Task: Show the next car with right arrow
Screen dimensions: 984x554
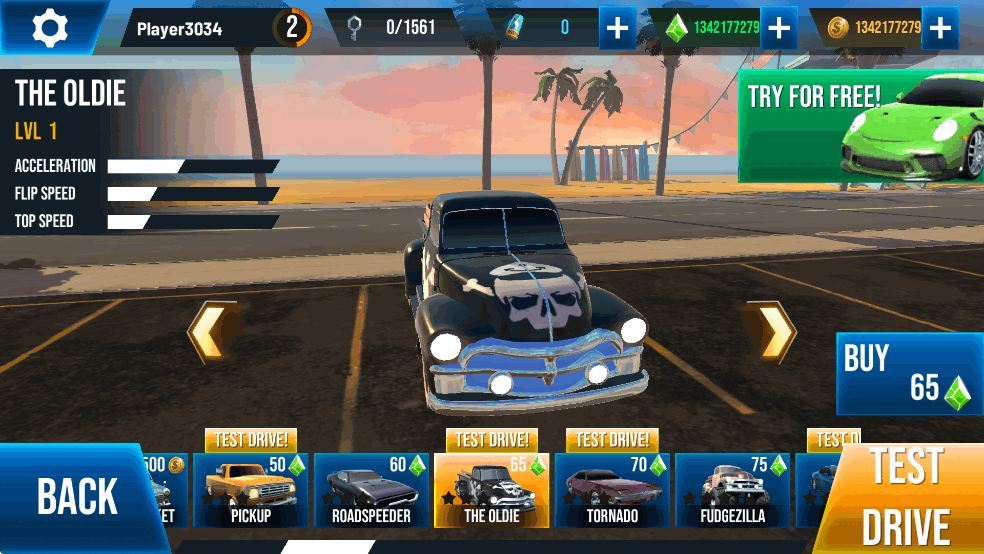Action: point(771,331)
